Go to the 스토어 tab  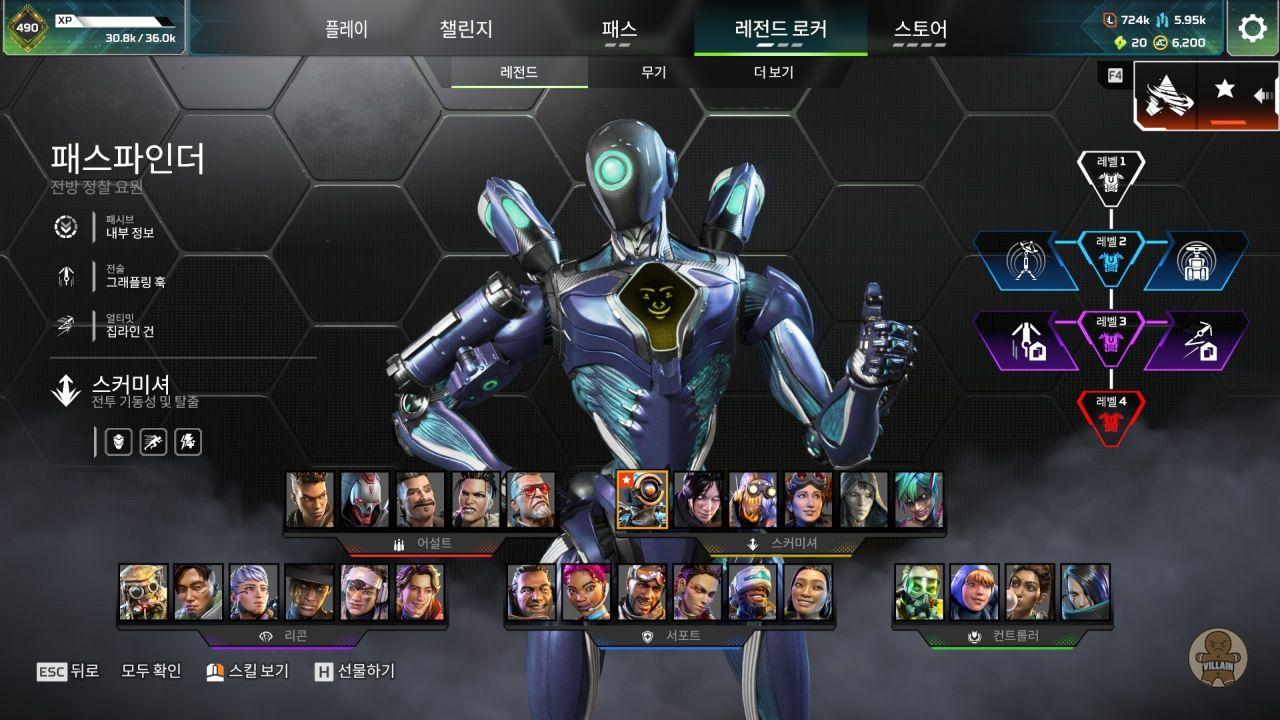click(x=920, y=29)
